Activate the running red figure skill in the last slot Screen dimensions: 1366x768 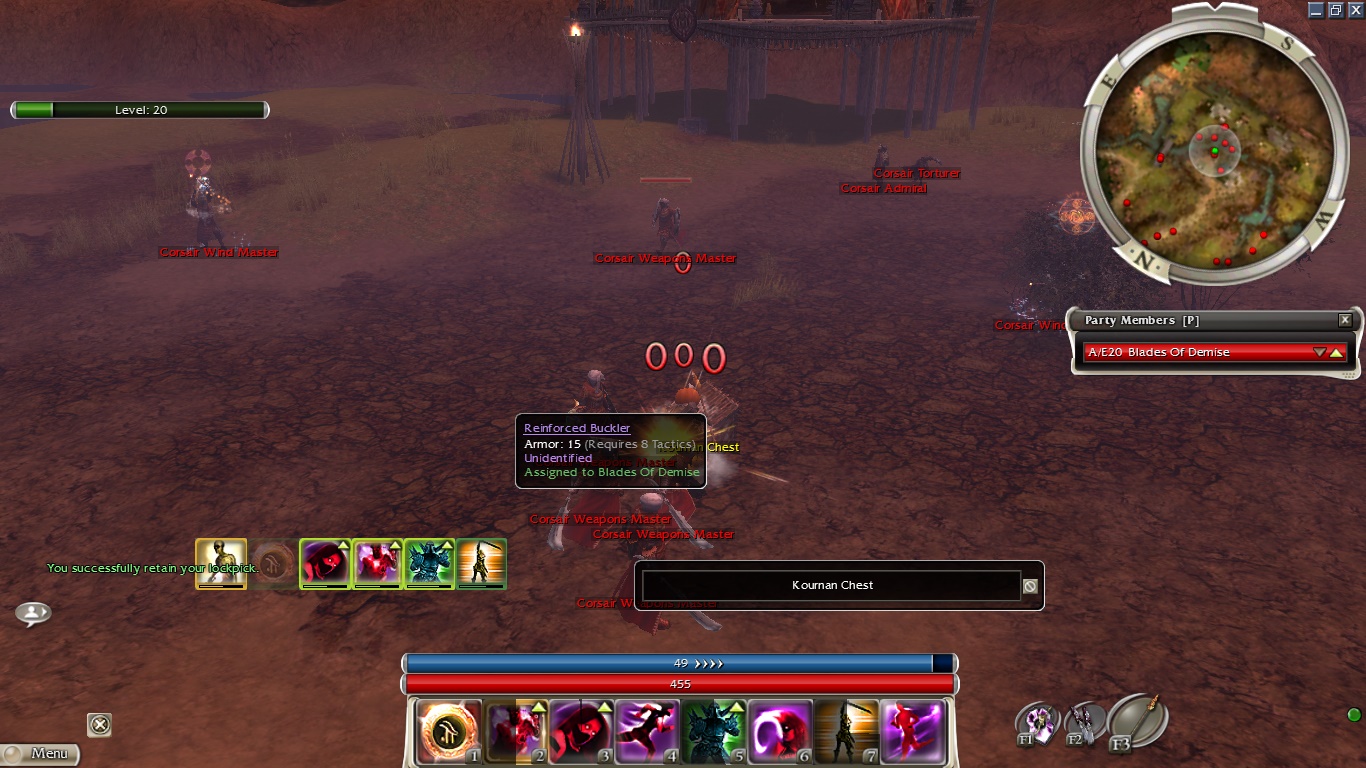tap(912, 731)
